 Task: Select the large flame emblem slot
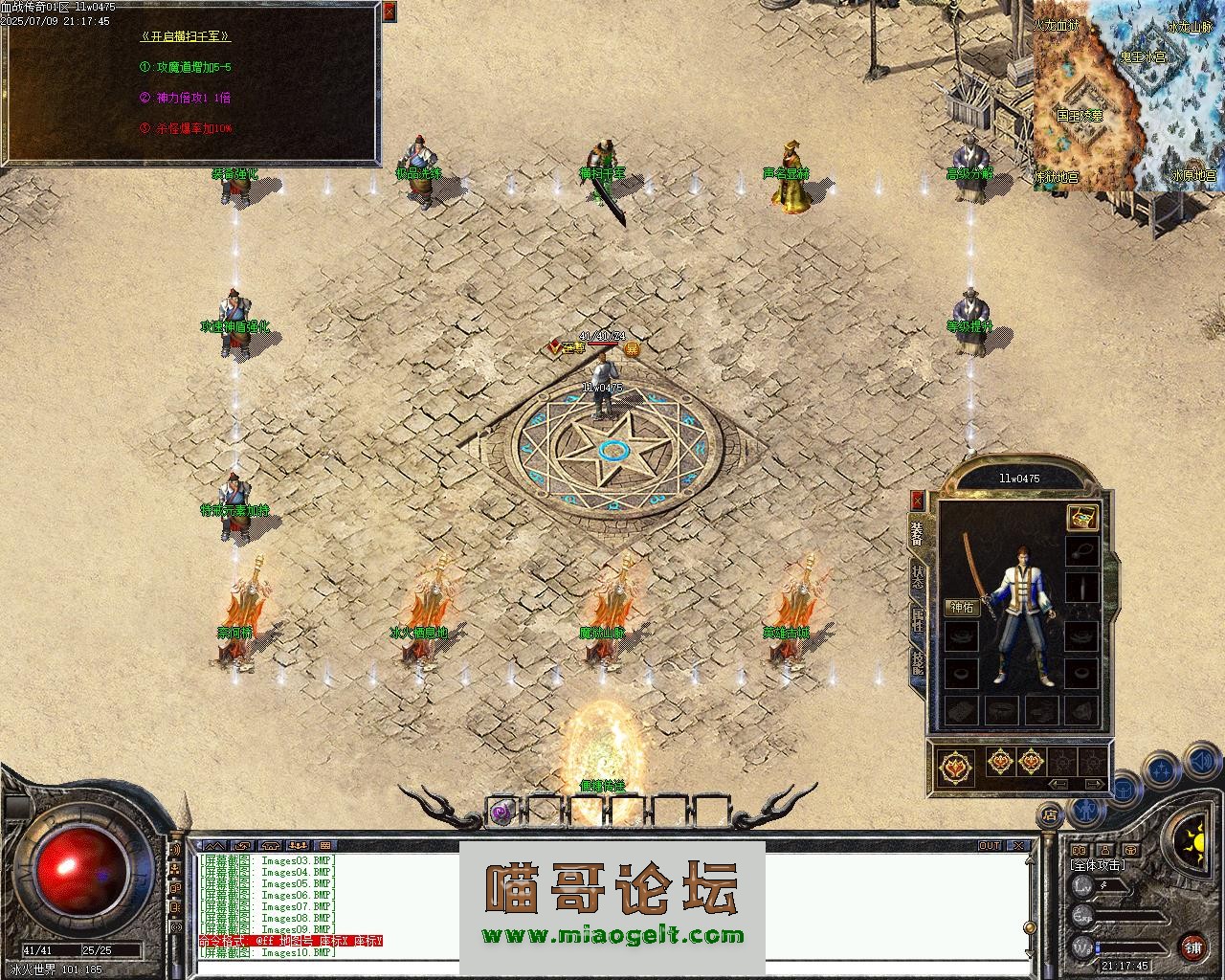coord(955,766)
